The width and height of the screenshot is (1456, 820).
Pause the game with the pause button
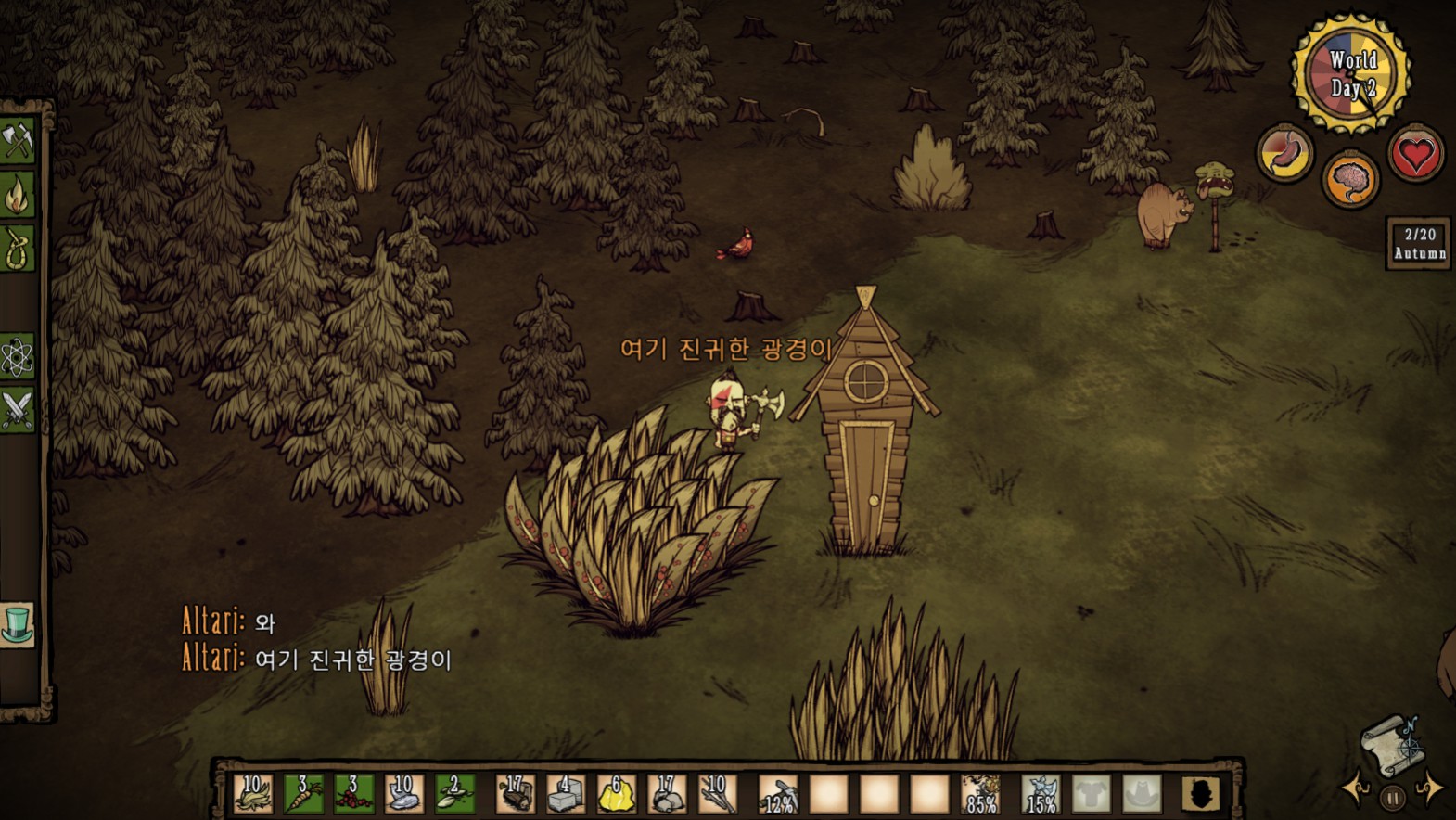point(1392,798)
